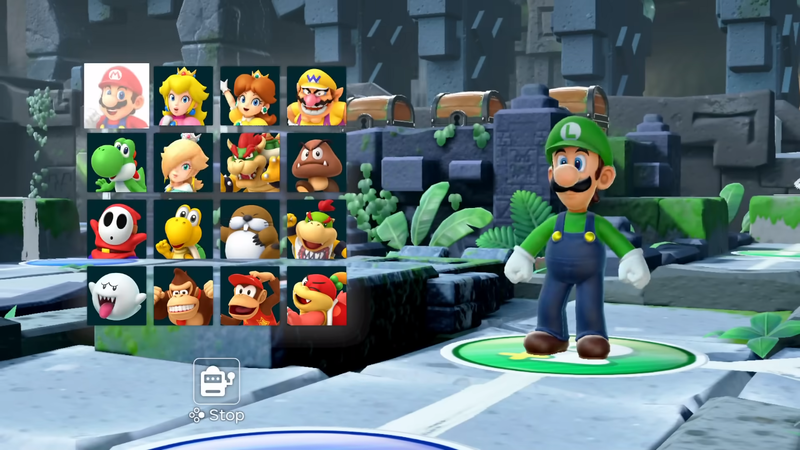The image size is (800, 450).
Task: Select Wario's portrait tile
Action: pos(316,96)
